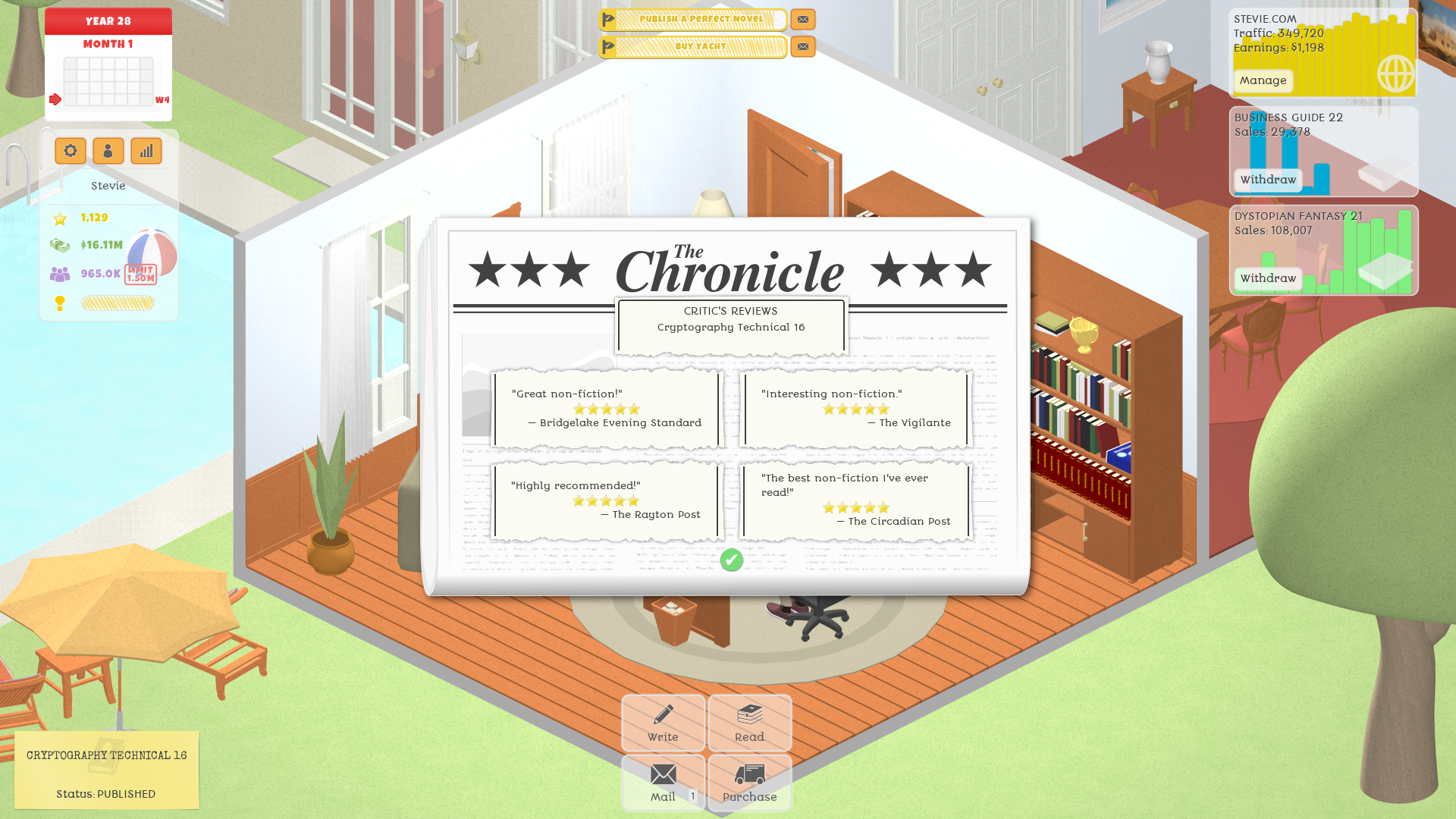The image size is (1456, 819).
Task: Open the Purchase delivery truck icon
Action: tap(749, 781)
